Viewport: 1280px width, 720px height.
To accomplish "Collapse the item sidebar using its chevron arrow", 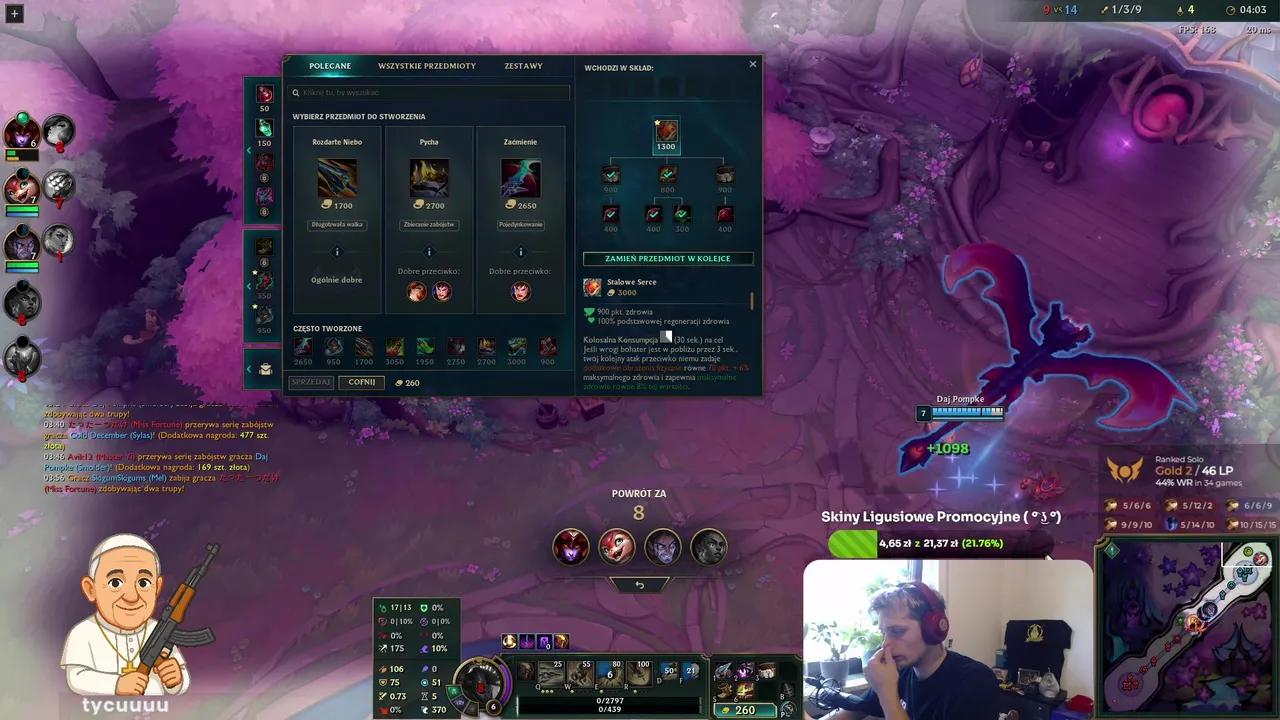I will click(249, 150).
